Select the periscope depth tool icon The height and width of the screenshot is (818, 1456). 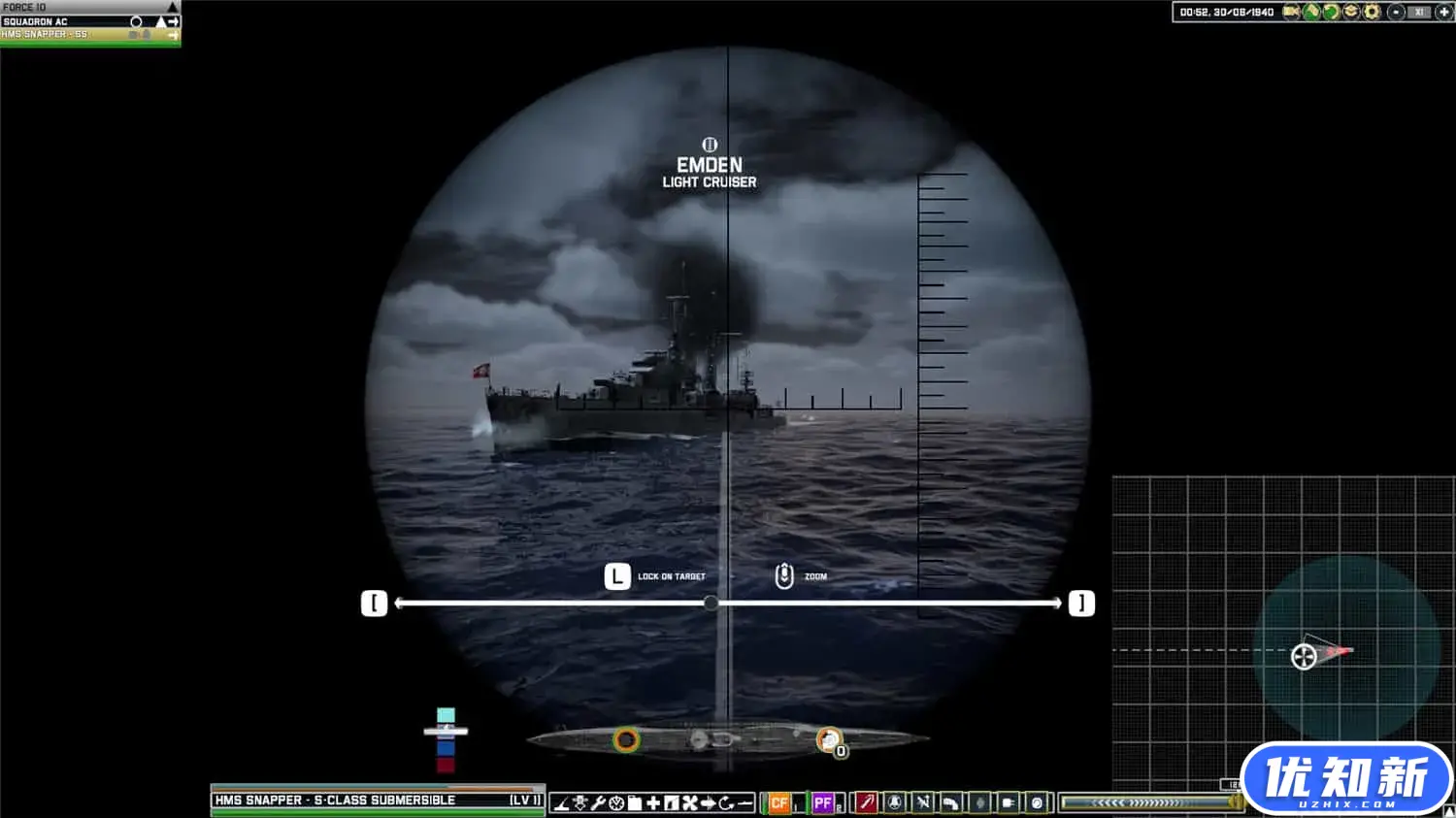[x=562, y=802]
